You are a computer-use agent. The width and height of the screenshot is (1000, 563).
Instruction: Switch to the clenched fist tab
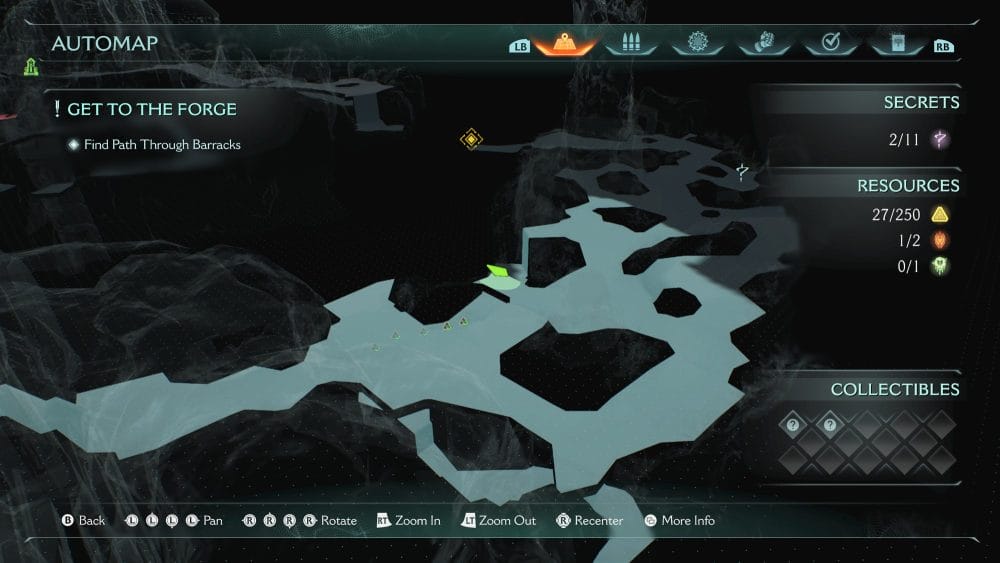(763, 44)
